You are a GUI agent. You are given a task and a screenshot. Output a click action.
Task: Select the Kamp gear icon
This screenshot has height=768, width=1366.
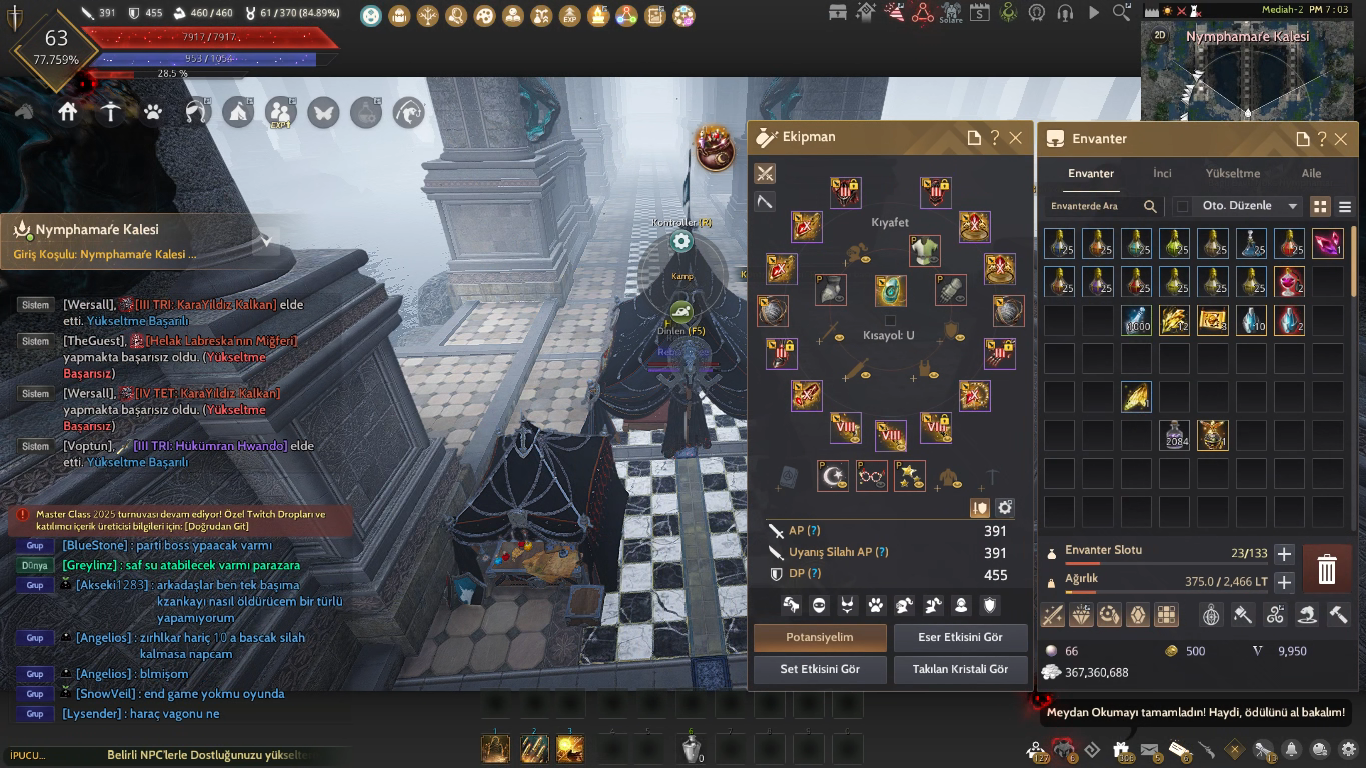pos(682,241)
